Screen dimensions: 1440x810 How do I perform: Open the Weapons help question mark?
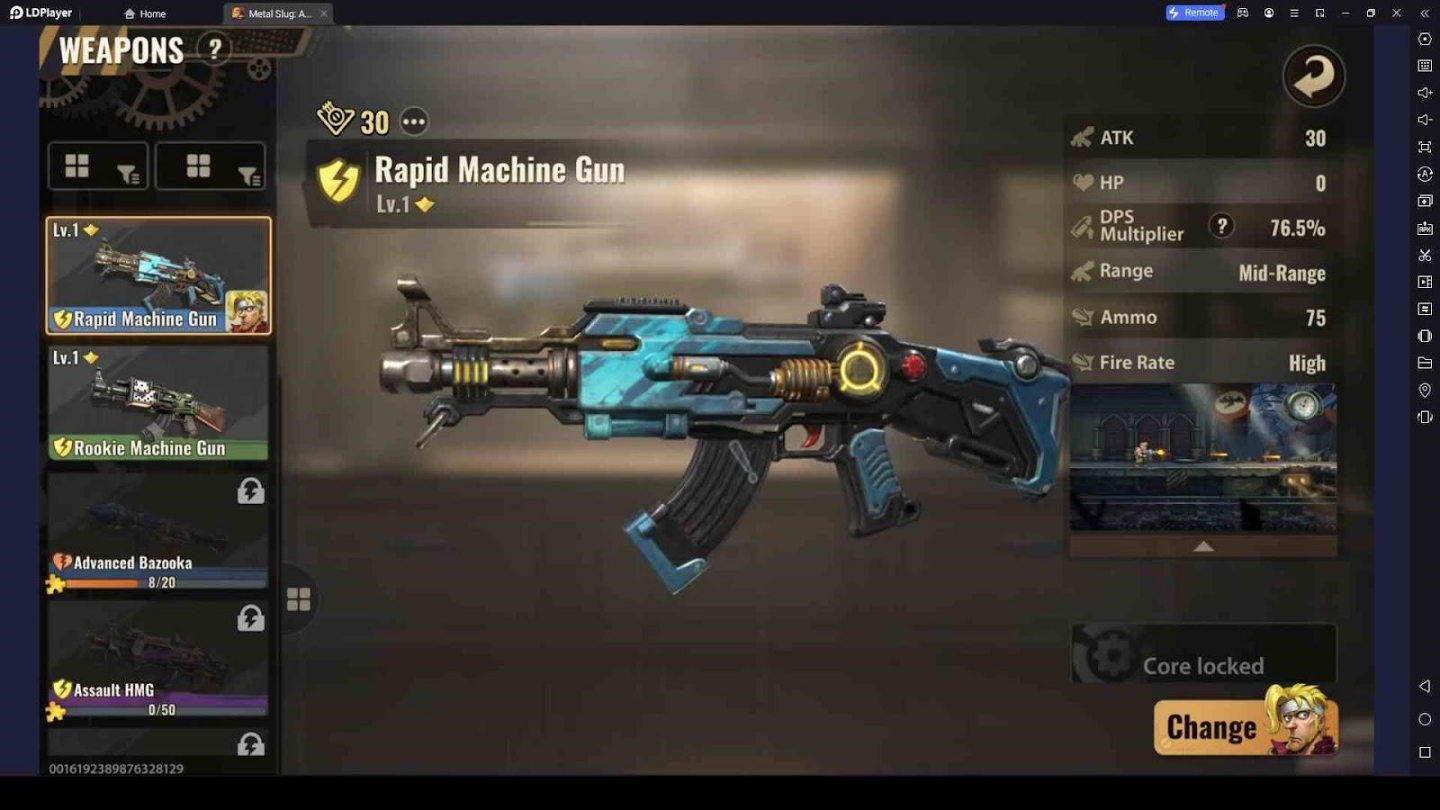click(x=213, y=49)
